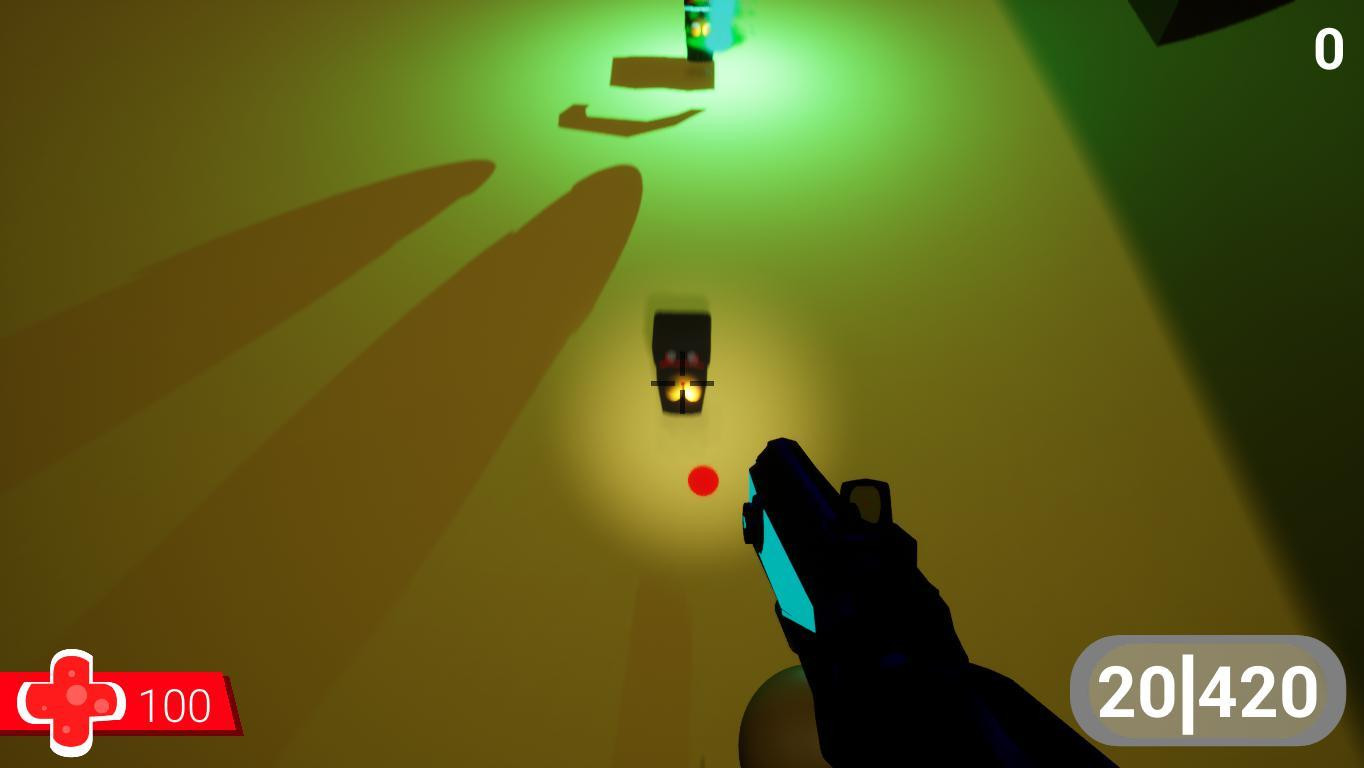Click the score counter showing 0
Screen dimensions: 1364x768
tap(1327, 48)
